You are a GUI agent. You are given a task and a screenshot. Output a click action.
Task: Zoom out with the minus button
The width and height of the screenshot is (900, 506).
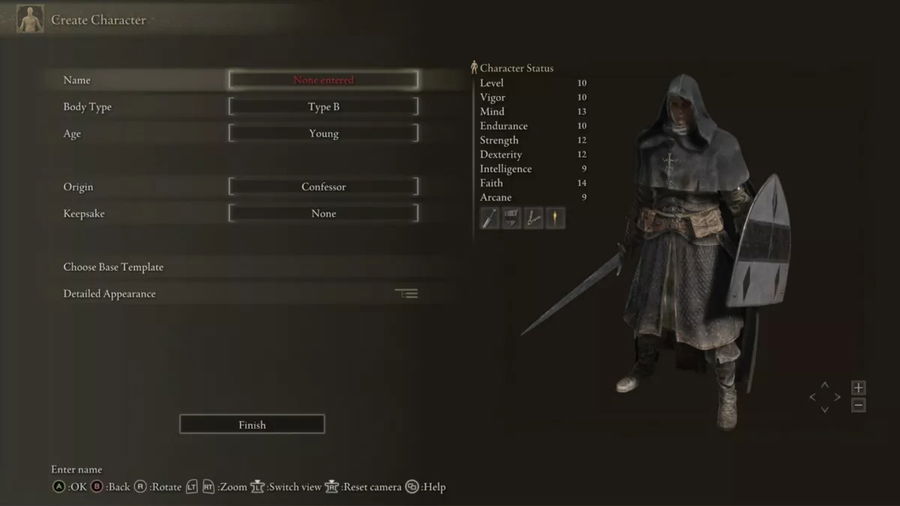[x=858, y=405]
